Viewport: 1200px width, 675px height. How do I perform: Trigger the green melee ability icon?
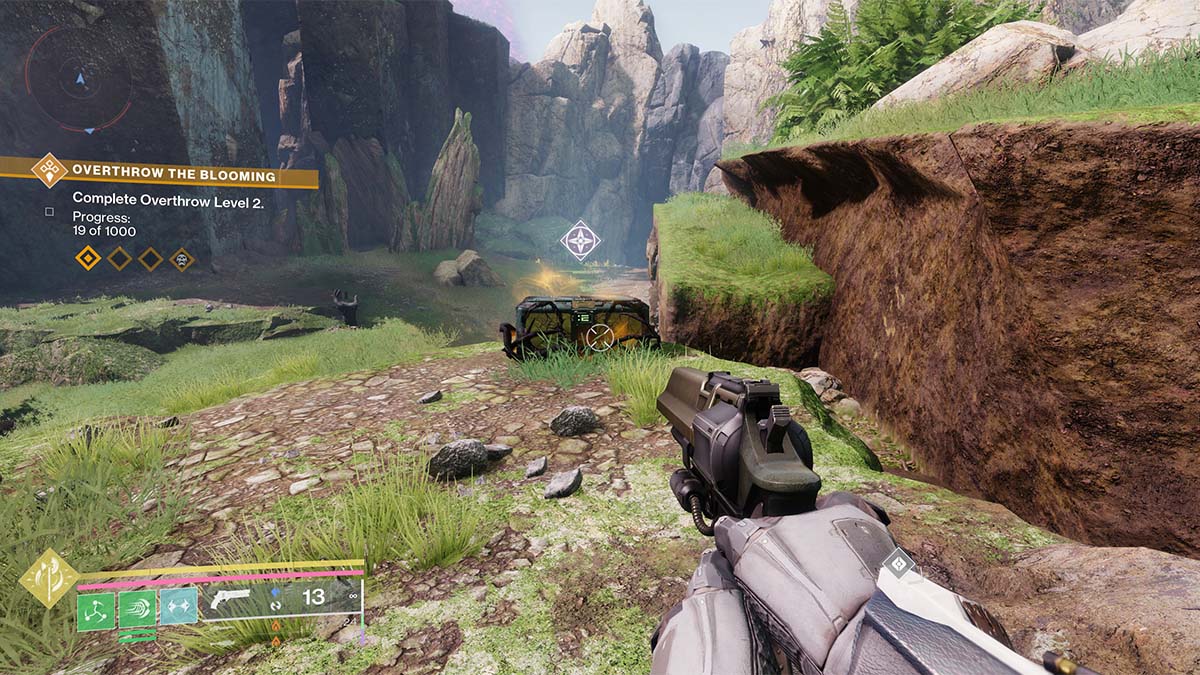[137, 609]
